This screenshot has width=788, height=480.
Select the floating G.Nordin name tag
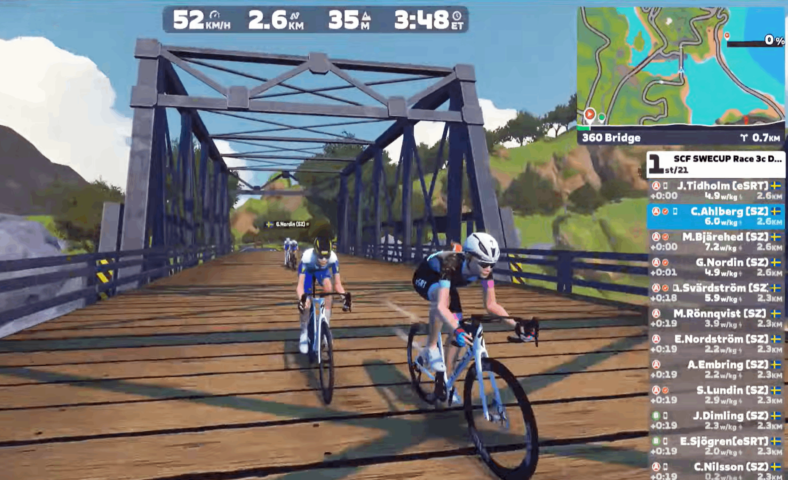click(290, 224)
